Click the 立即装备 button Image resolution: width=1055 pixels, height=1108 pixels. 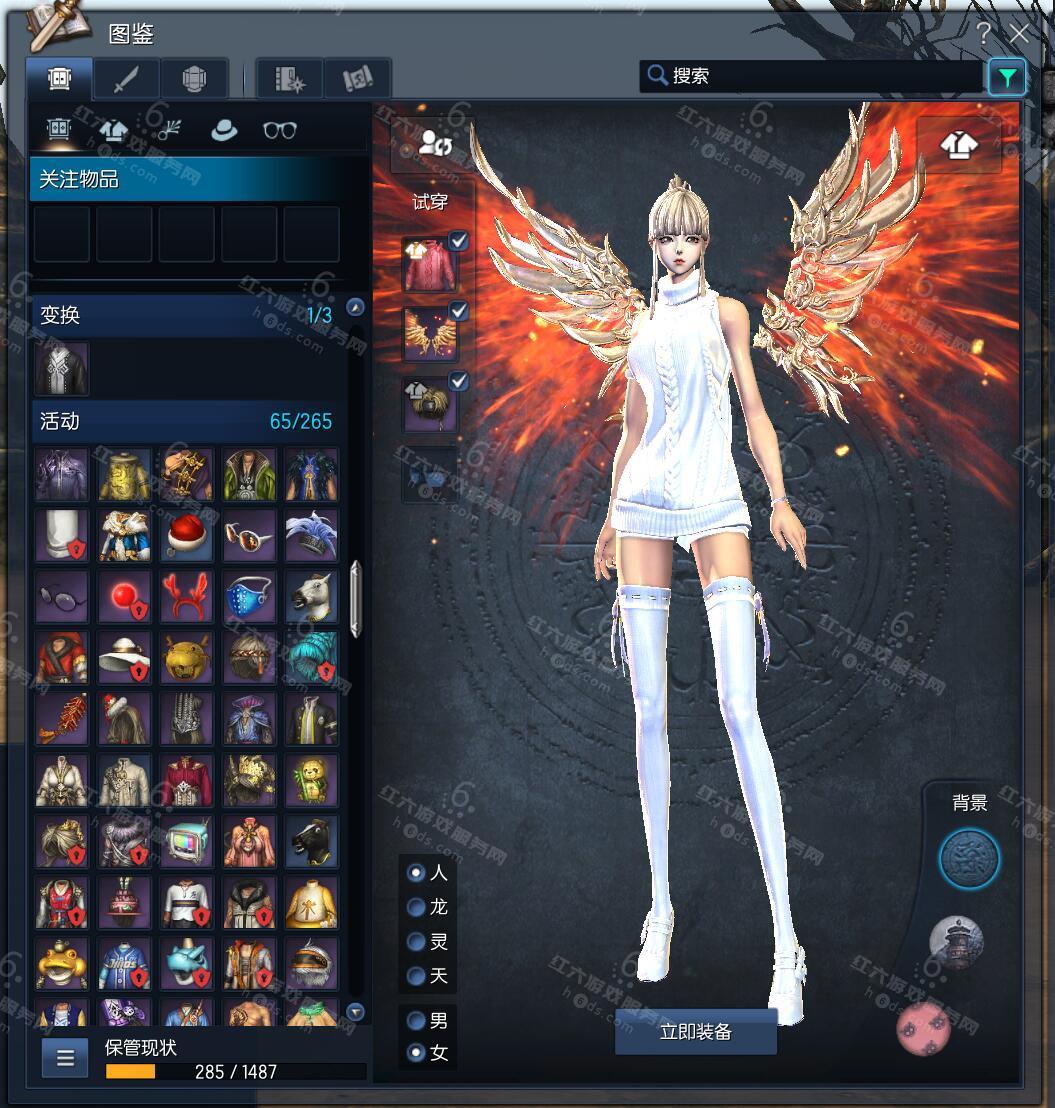click(695, 1032)
